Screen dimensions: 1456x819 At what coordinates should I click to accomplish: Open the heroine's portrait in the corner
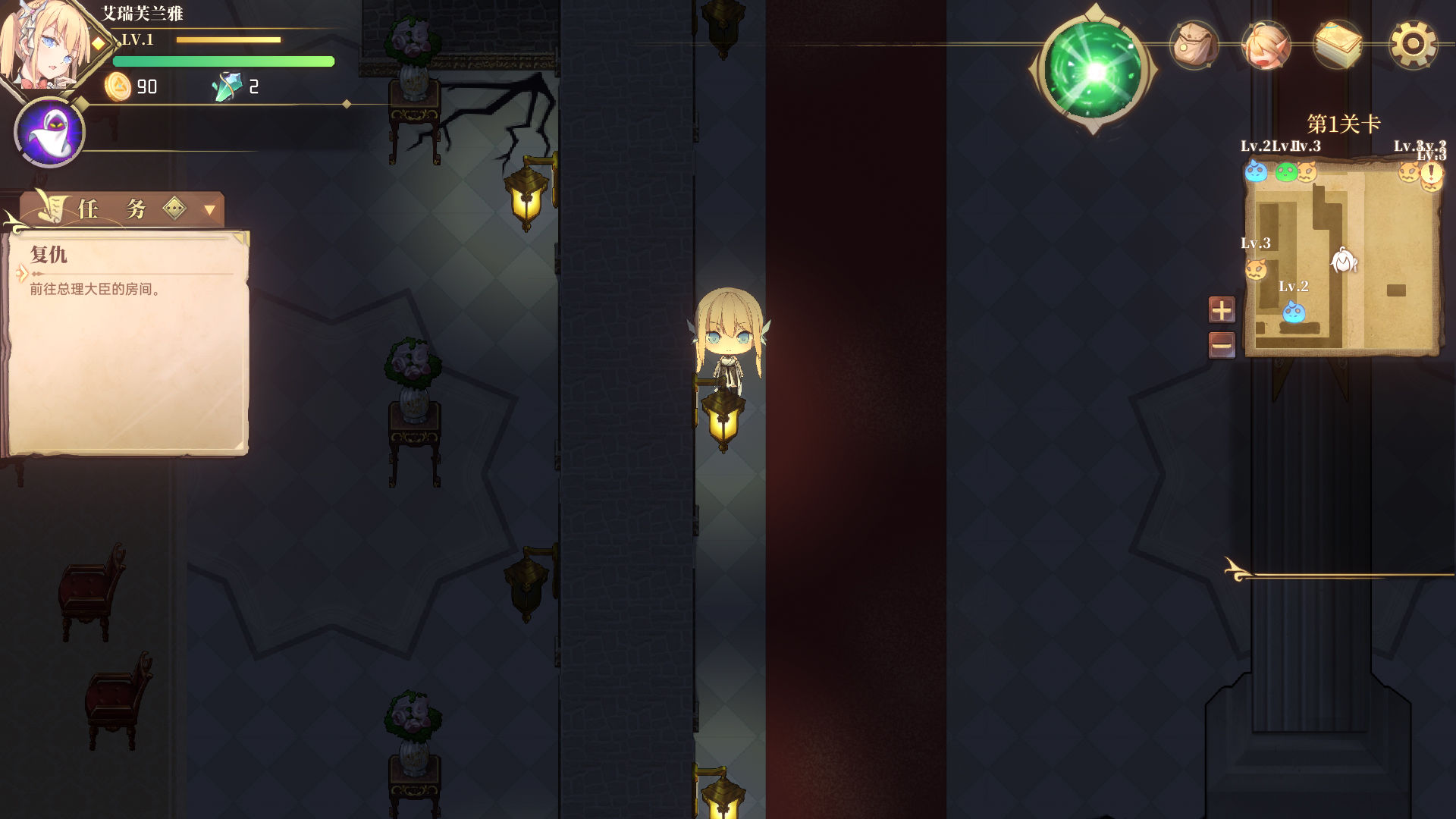[x=42, y=45]
